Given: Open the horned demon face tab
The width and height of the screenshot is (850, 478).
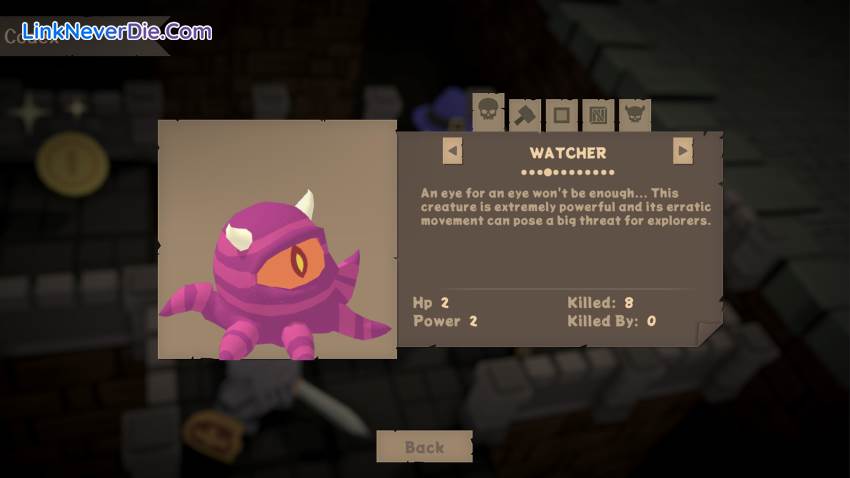Looking at the screenshot, I should click(x=635, y=115).
